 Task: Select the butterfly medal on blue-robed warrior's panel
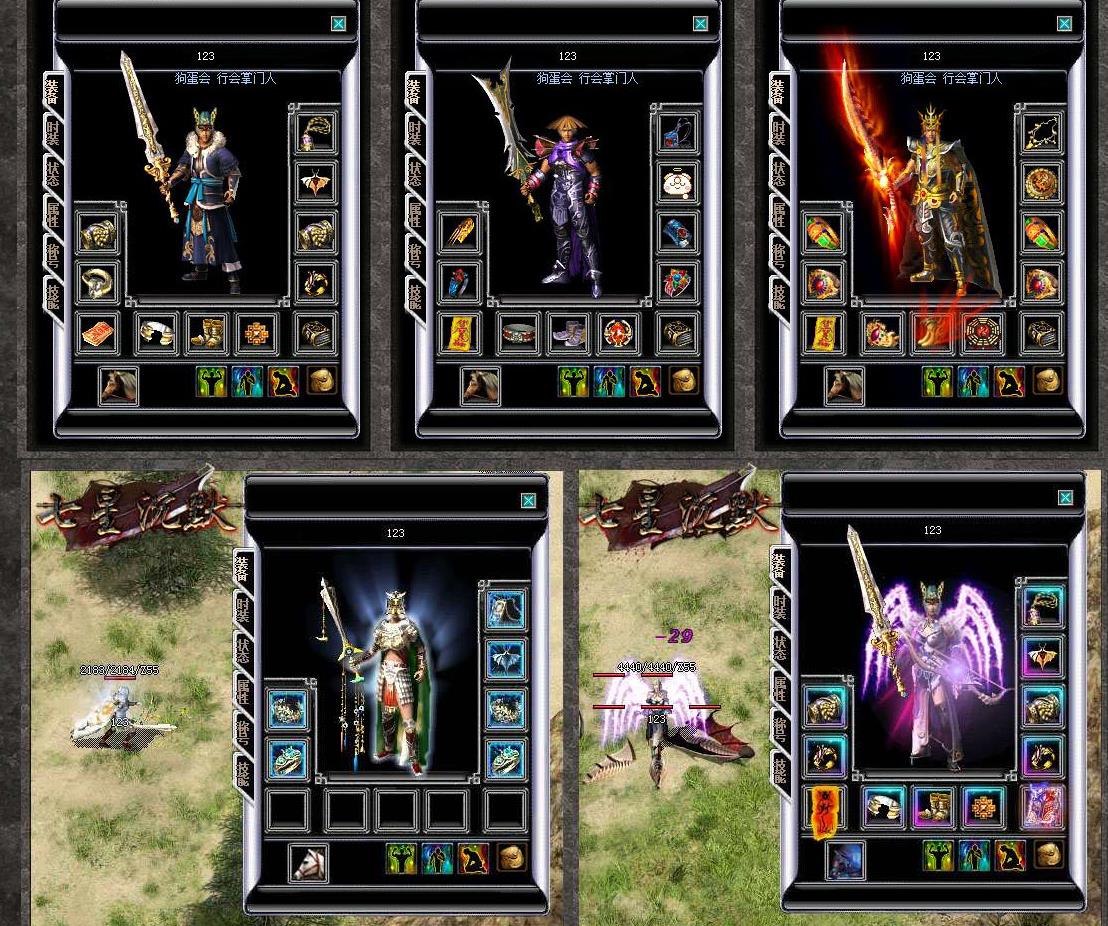pos(316,184)
